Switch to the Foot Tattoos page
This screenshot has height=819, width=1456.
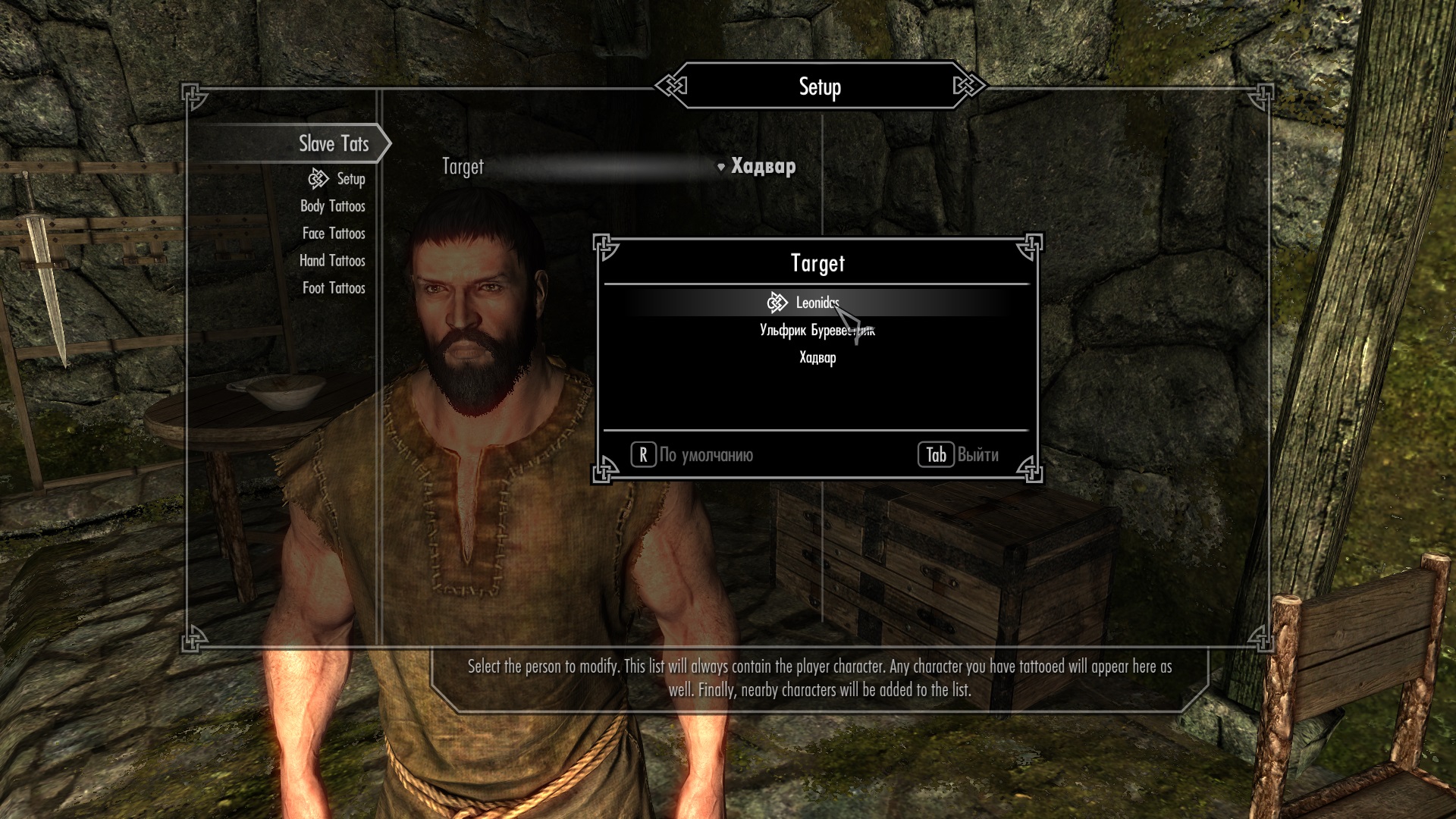click(334, 288)
